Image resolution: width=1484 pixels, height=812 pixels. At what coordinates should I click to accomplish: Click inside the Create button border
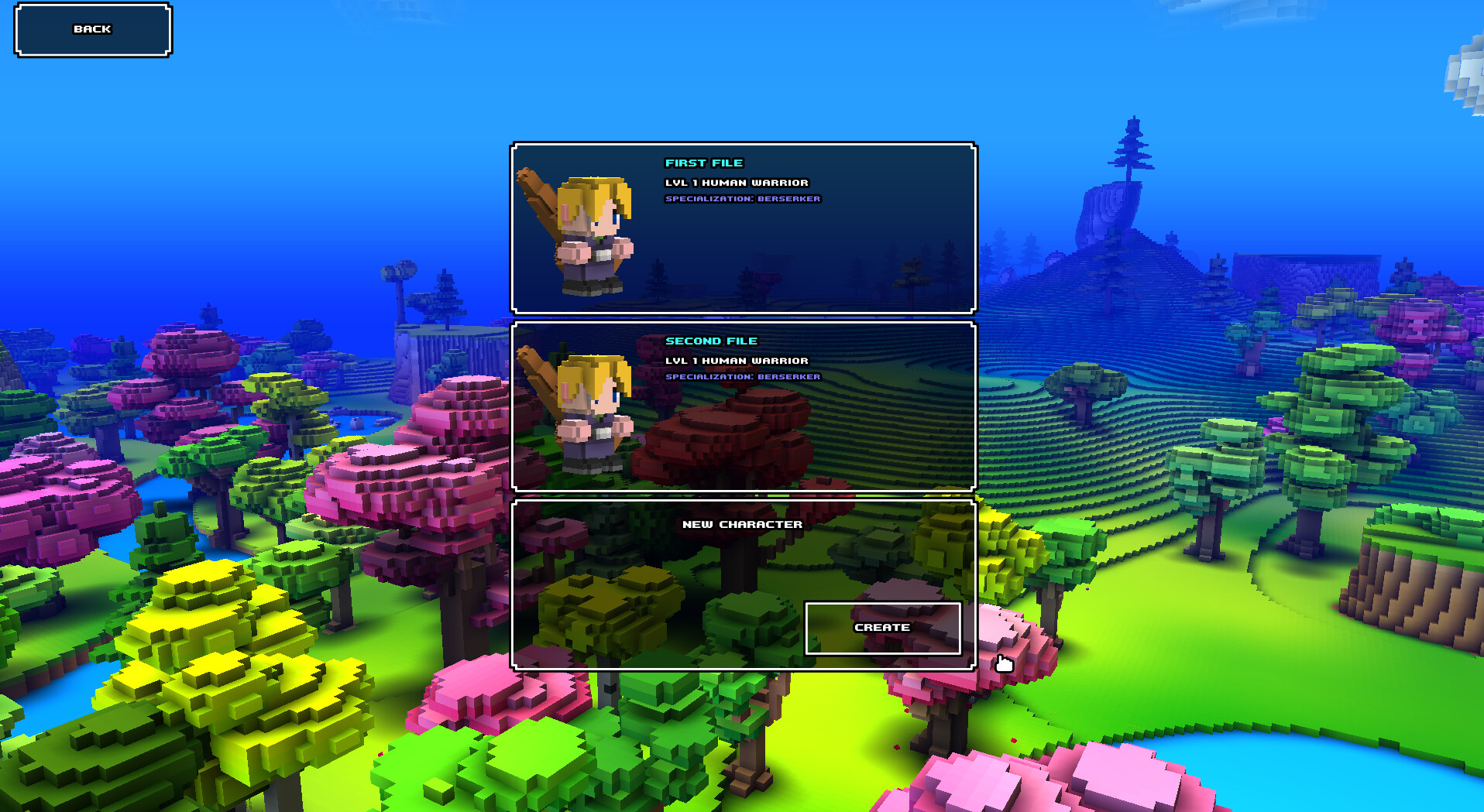coord(882,628)
